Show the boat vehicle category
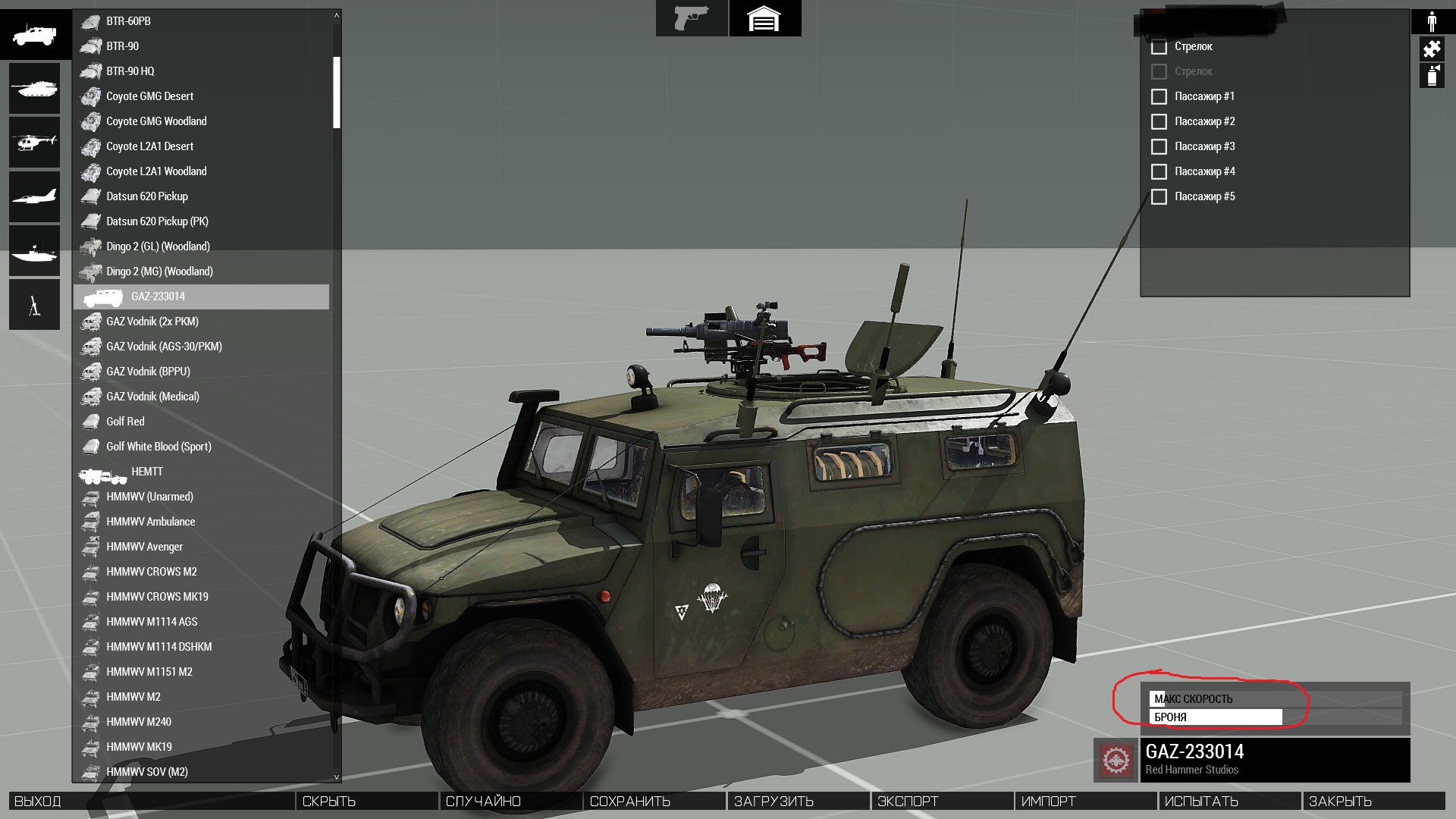This screenshot has height=819, width=1456. pos(34,251)
